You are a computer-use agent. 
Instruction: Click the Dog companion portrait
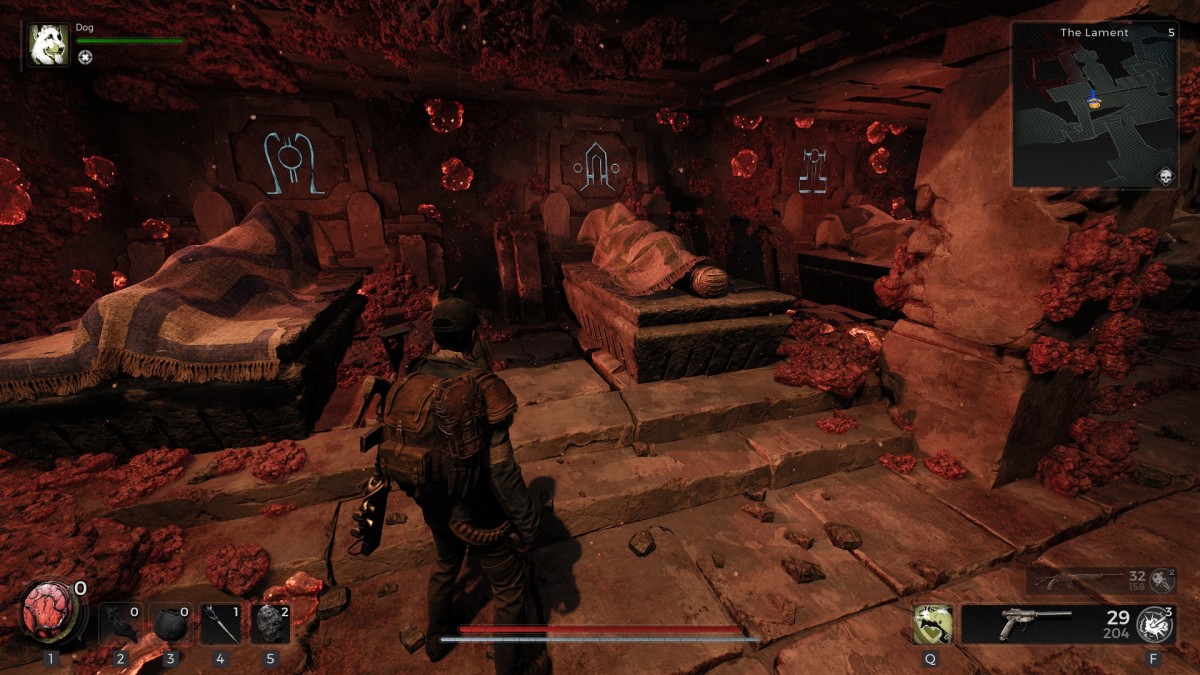click(49, 44)
